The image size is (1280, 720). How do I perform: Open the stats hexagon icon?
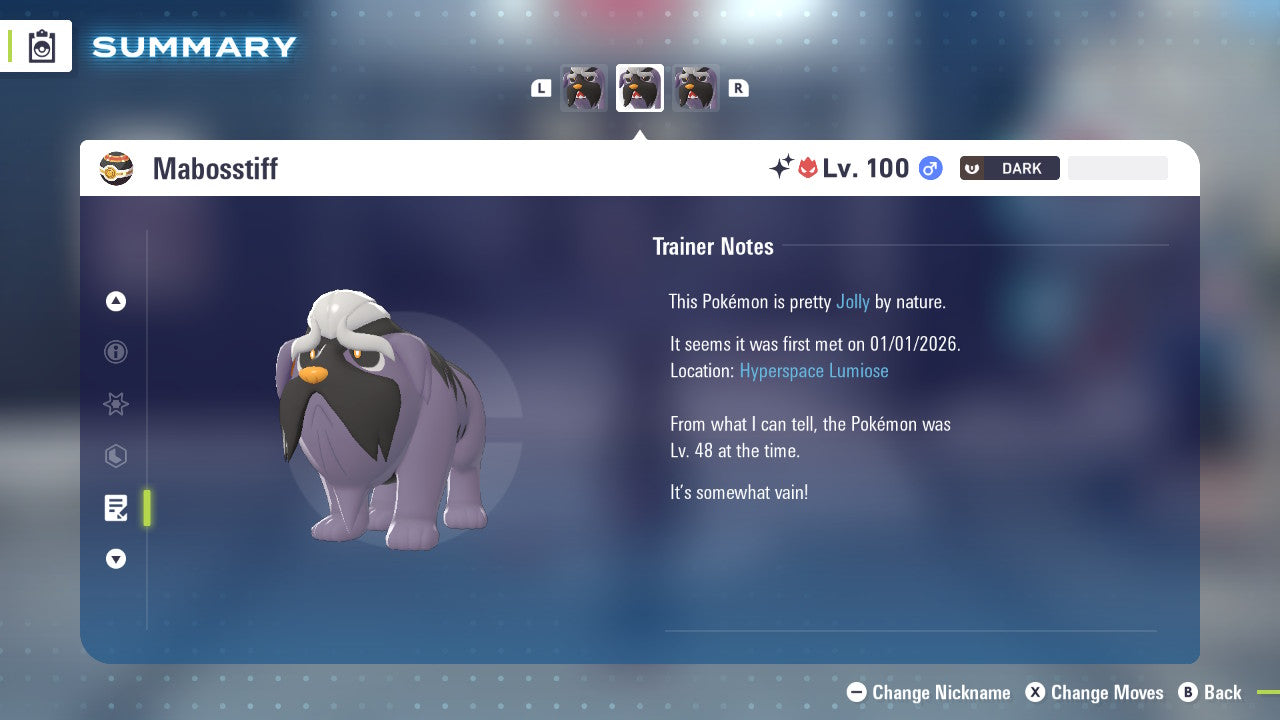(x=115, y=456)
